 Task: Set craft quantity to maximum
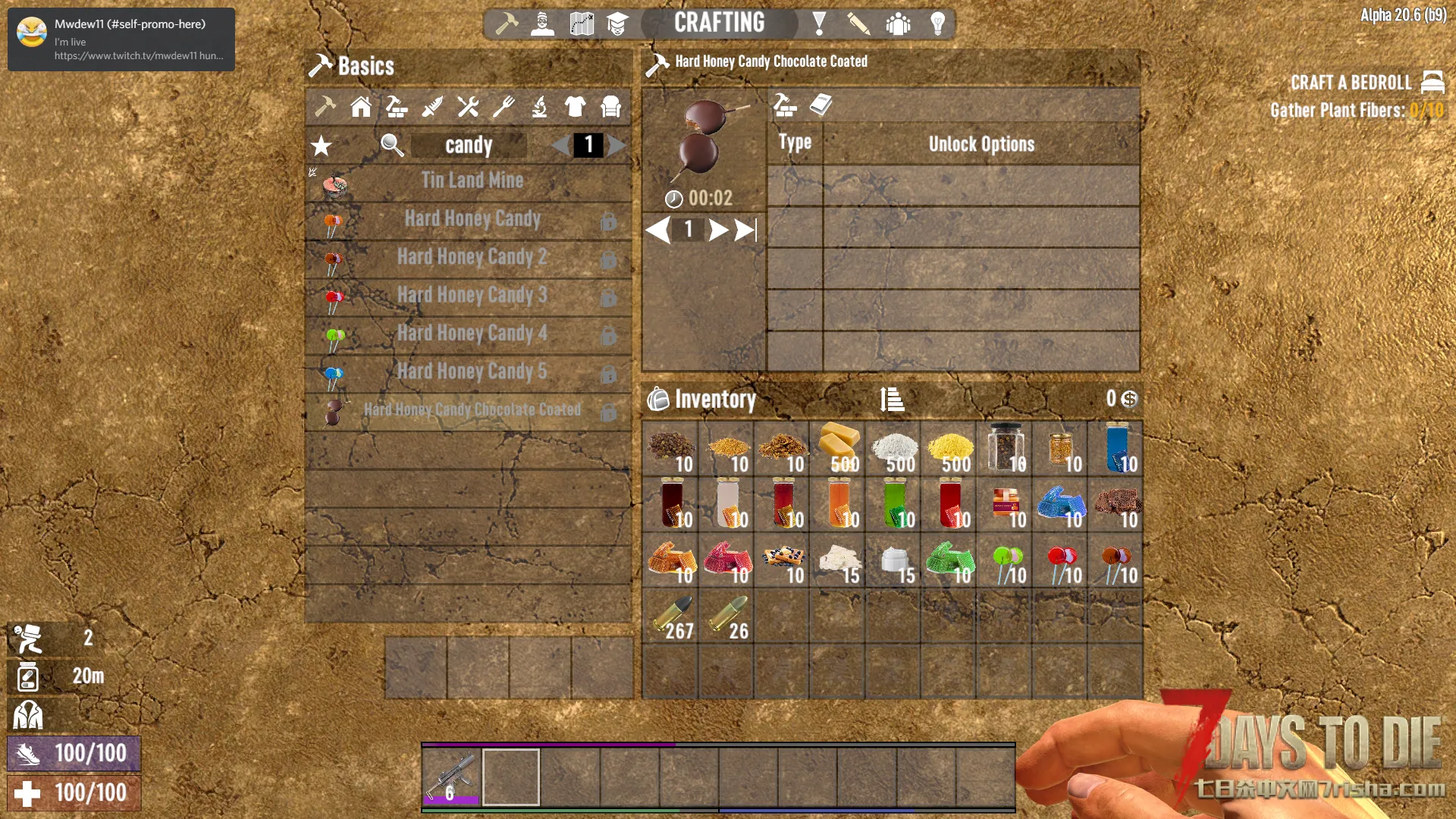tap(746, 230)
